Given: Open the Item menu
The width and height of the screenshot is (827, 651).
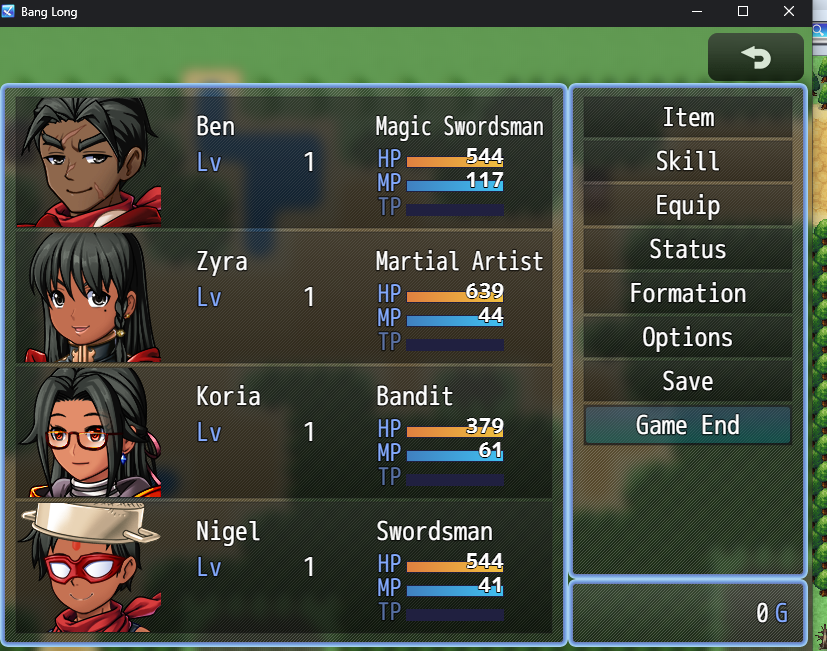Looking at the screenshot, I should [688, 118].
